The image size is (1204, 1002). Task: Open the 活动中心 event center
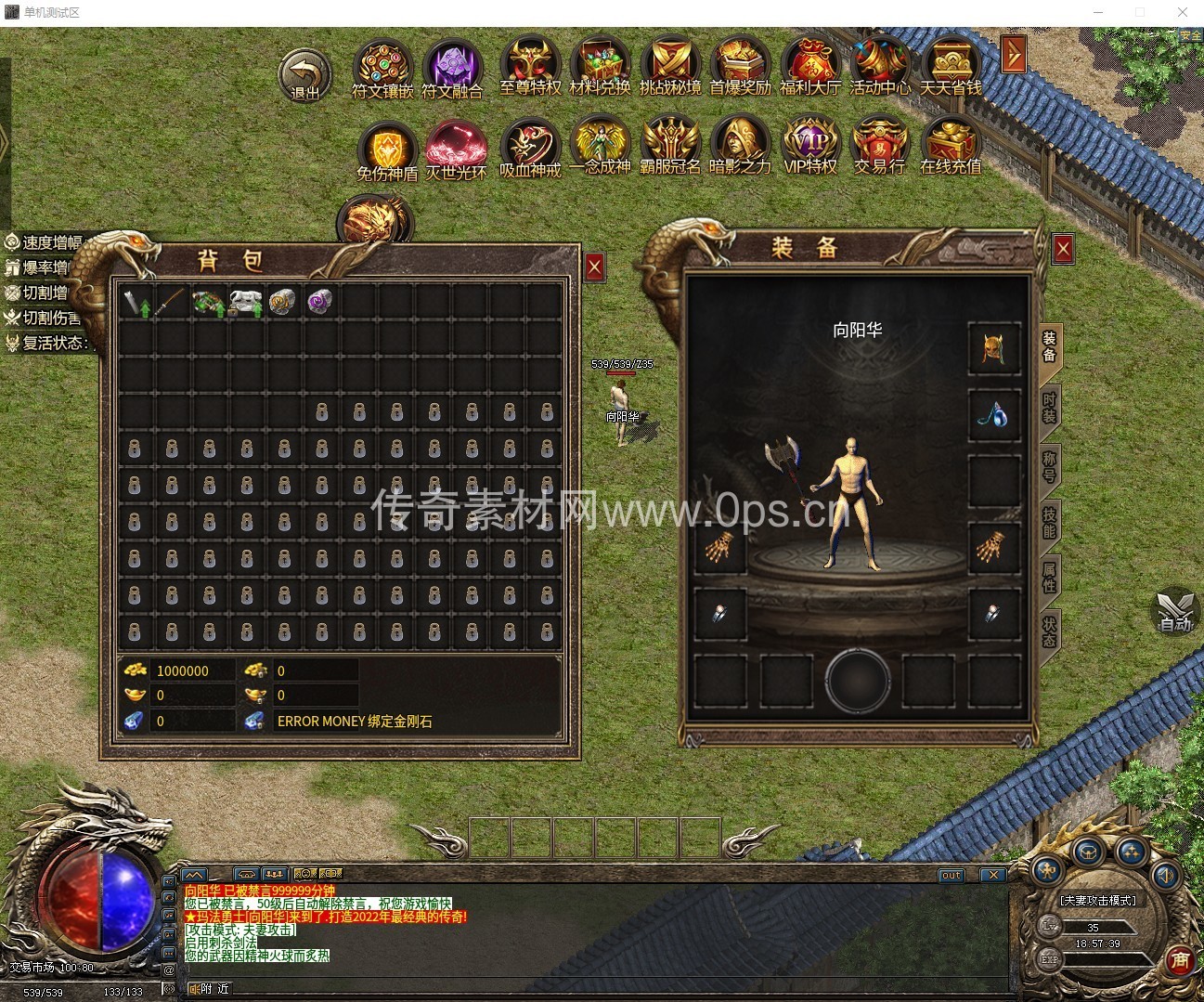(x=879, y=68)
